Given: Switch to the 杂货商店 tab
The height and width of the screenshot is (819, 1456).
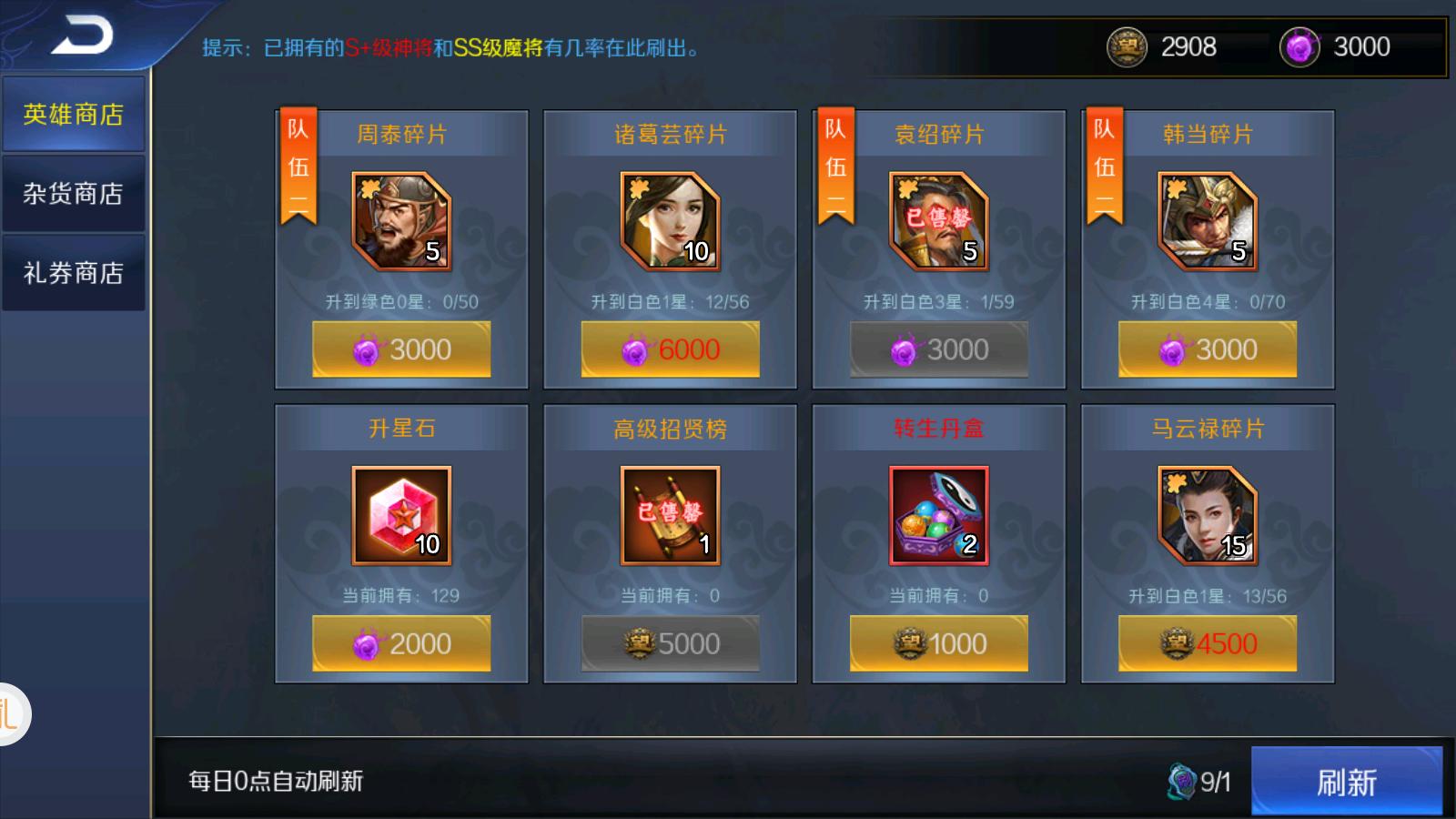Looking at the screenshot, I should (73, 193).
